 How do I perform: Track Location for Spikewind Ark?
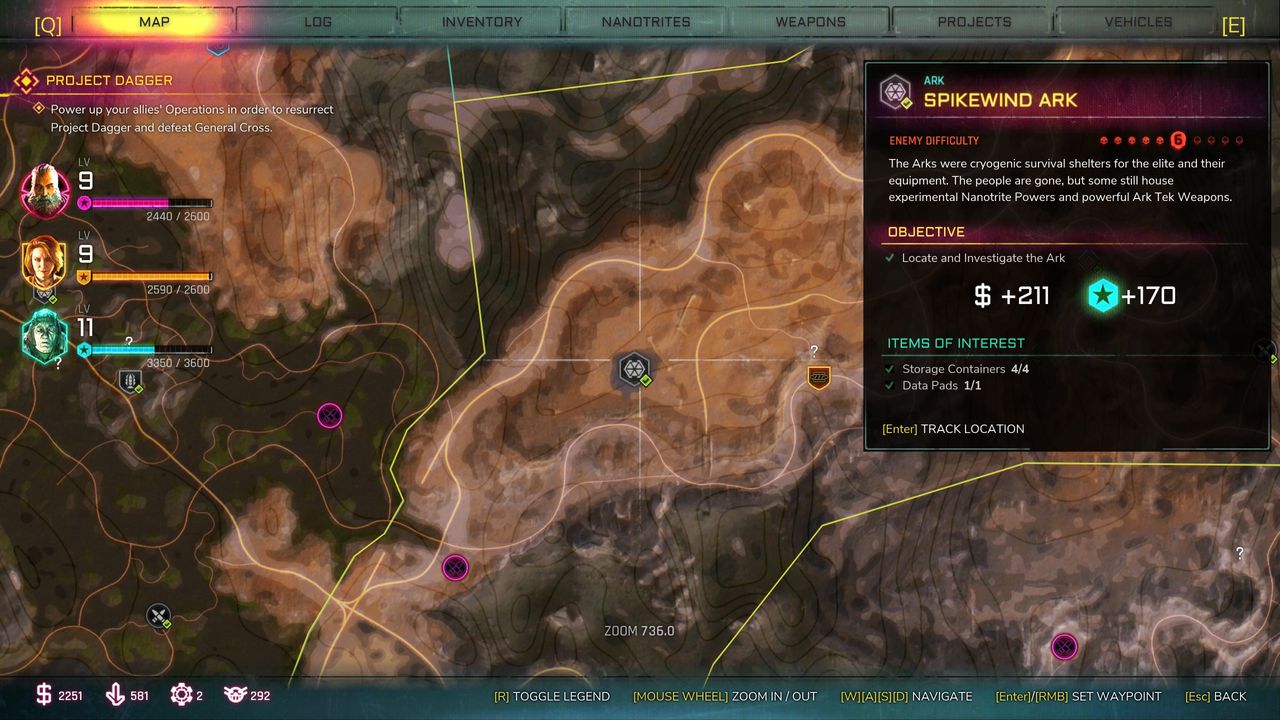tap(953, 429)
